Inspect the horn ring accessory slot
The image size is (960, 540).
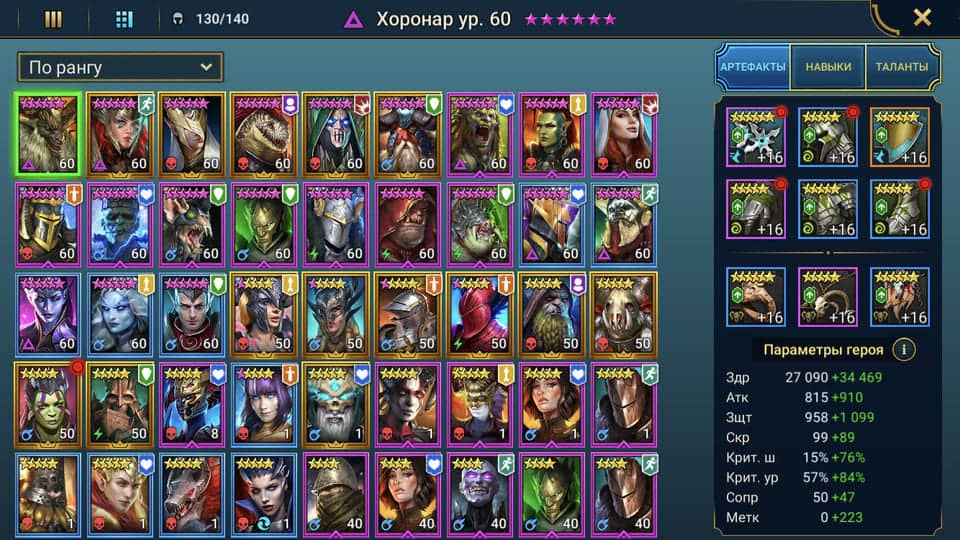755,297
